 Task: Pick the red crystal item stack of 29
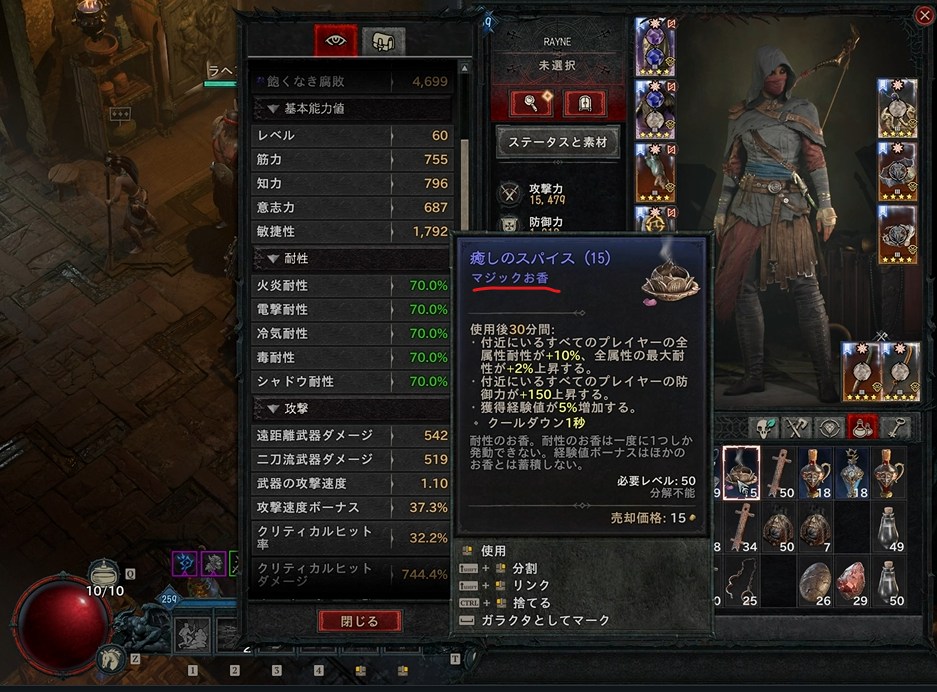[x=851, y=581]
